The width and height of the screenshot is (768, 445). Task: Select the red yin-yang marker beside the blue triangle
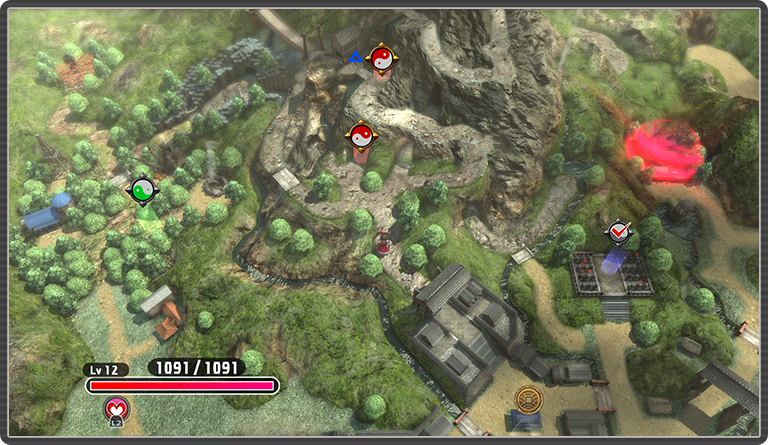[381, 61]
